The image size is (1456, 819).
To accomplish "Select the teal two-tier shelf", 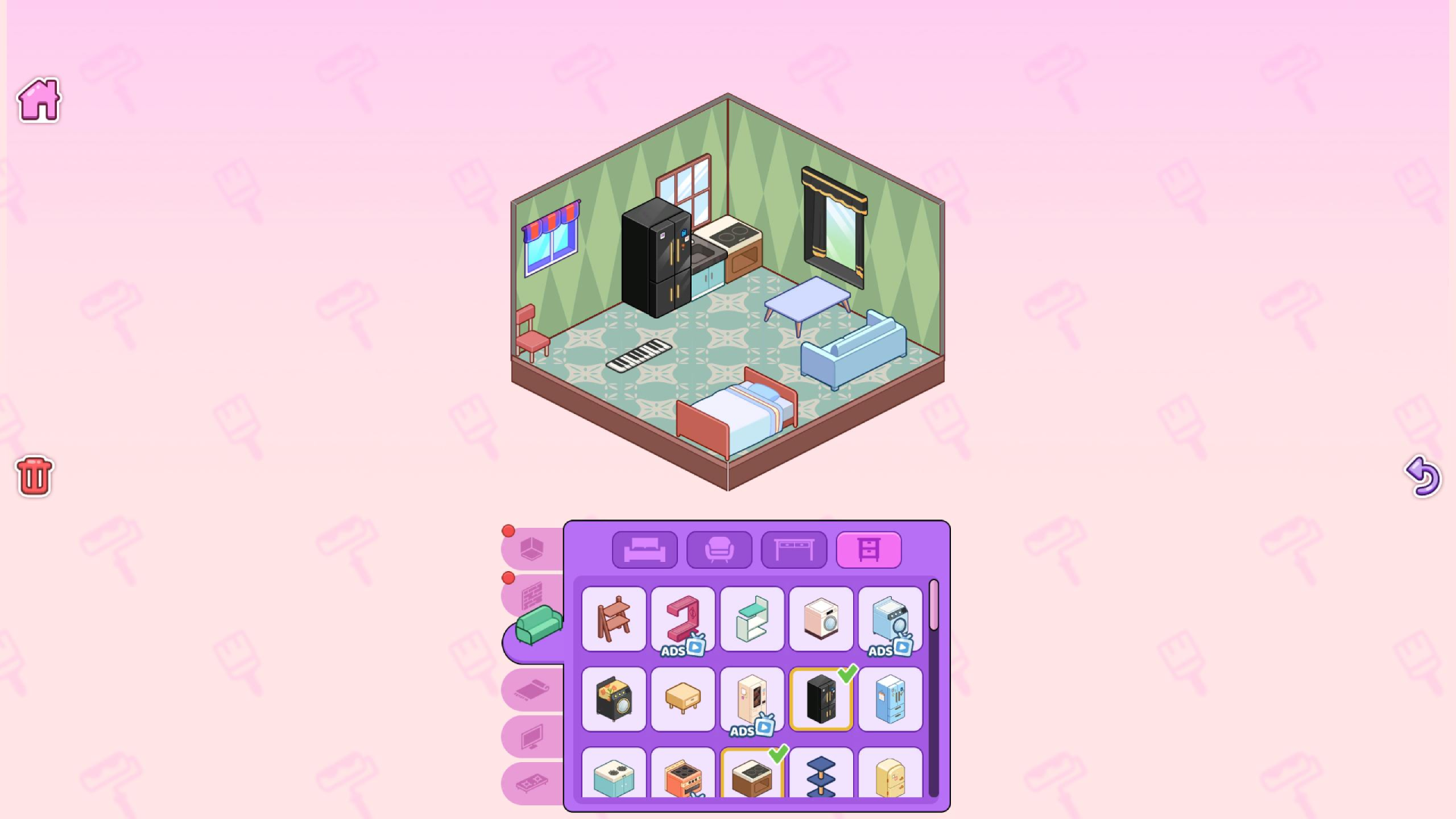I will click(x=752, y=620).
